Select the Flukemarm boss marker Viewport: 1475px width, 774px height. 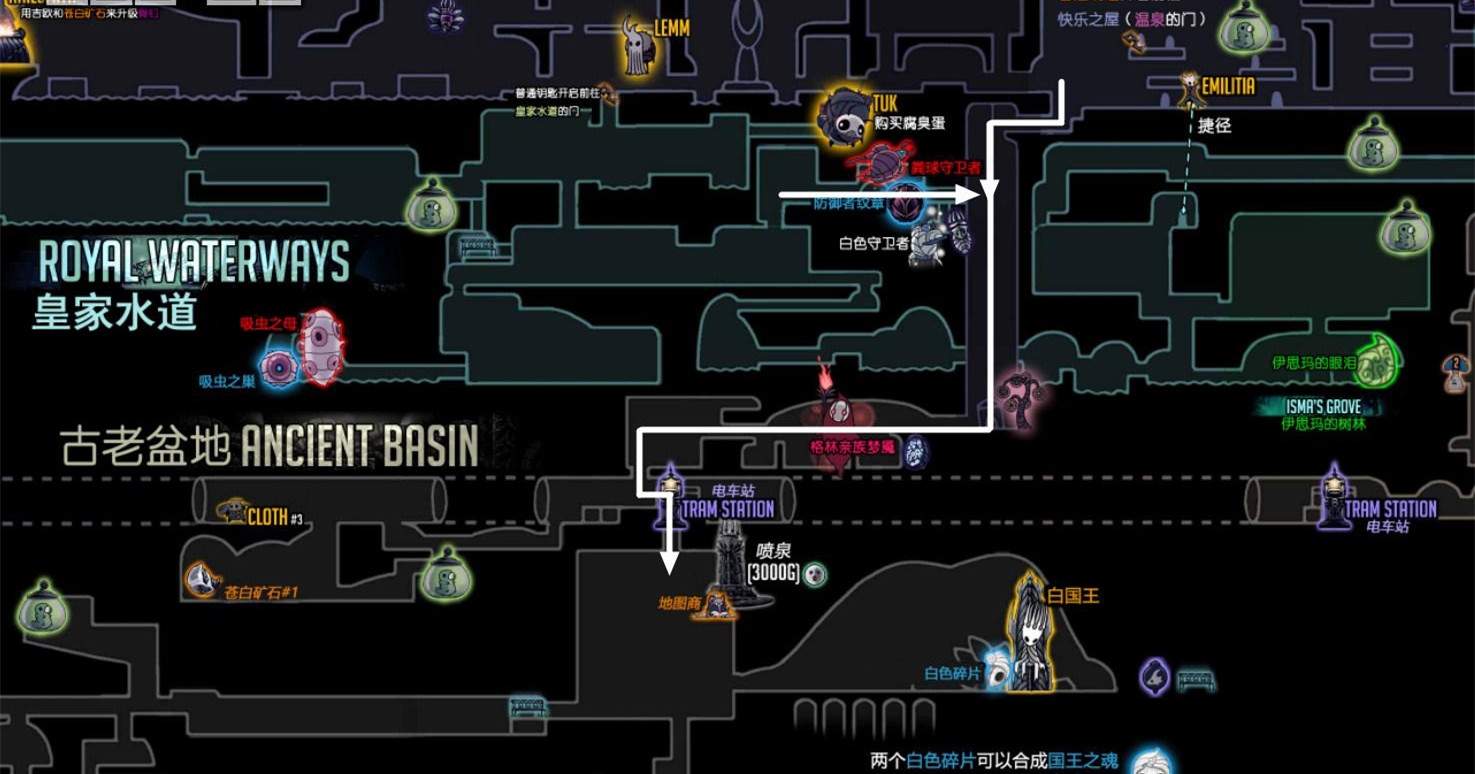tap(321, 347)
